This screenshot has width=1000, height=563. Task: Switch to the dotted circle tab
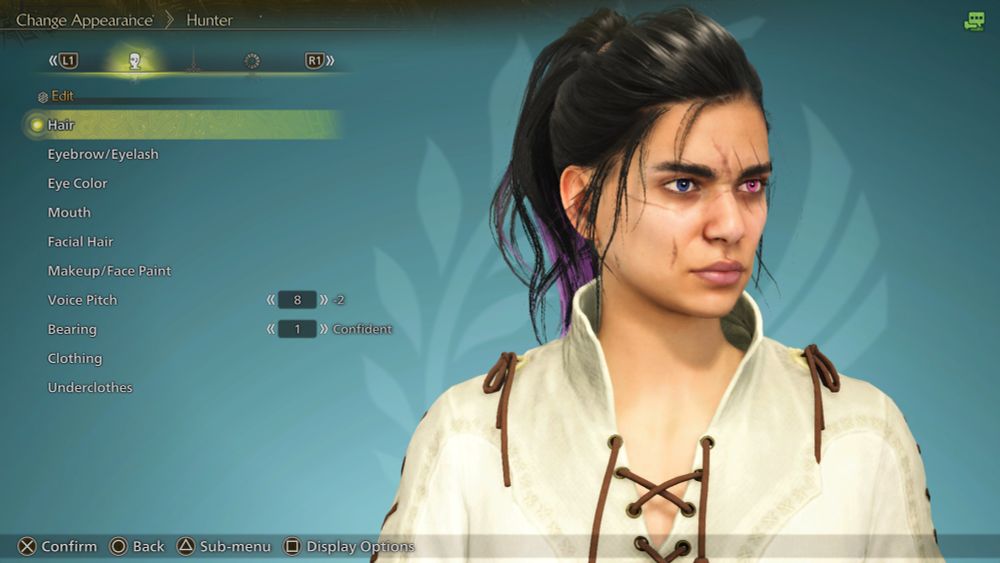pyautogui.click(x=252, y=61)
